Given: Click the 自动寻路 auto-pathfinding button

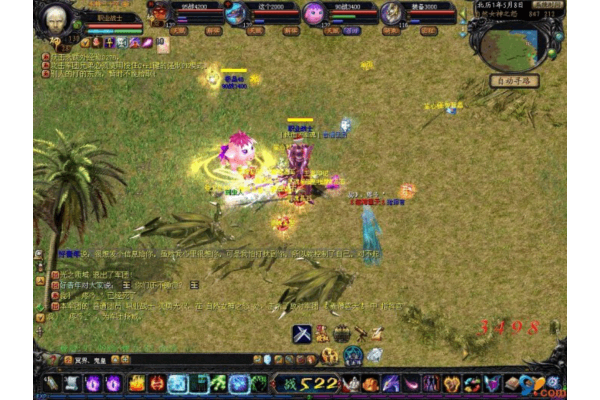Looking at the screenshot, I should (515, 79).
